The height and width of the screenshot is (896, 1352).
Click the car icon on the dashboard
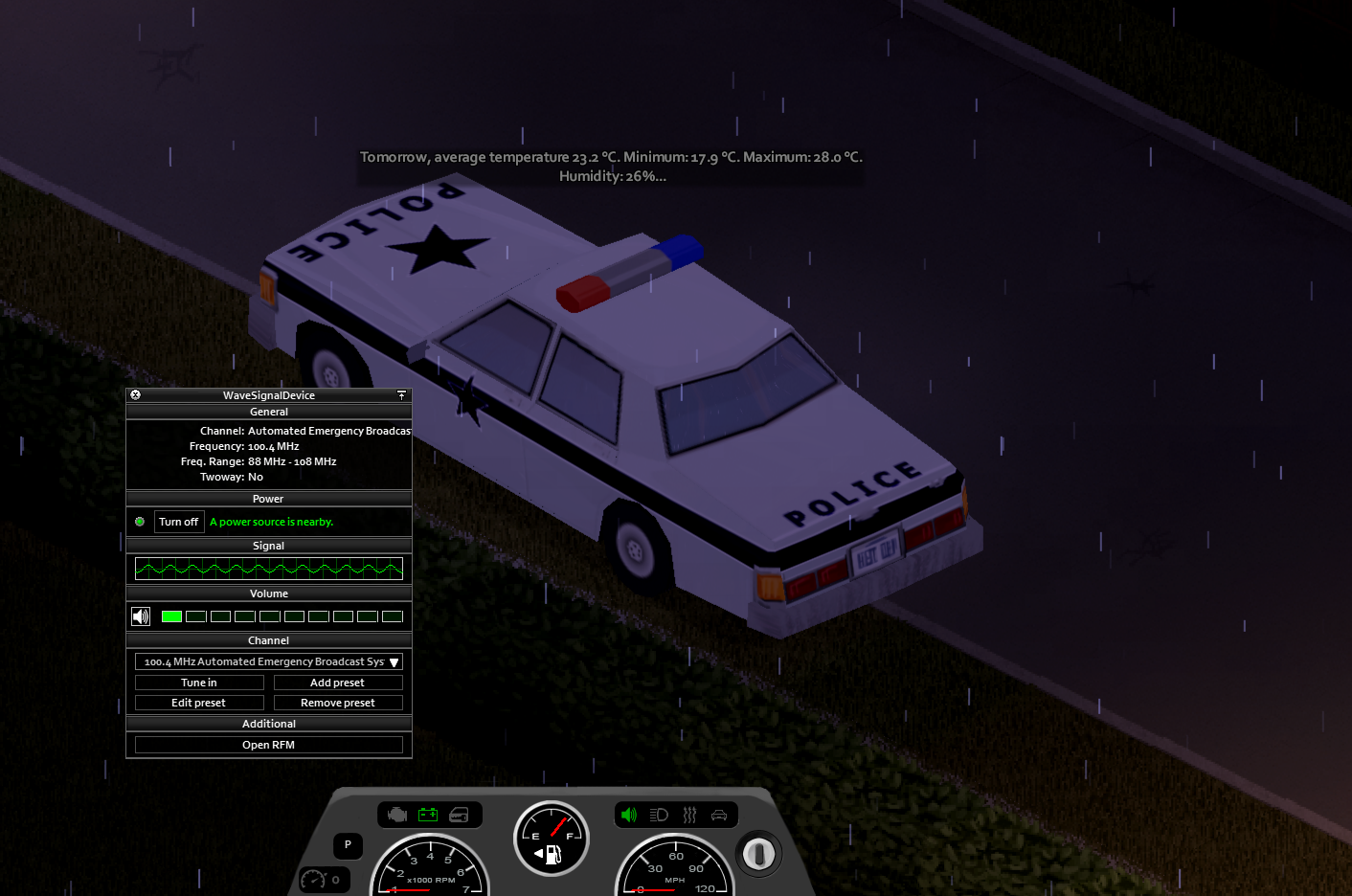[x=719, y=815]
